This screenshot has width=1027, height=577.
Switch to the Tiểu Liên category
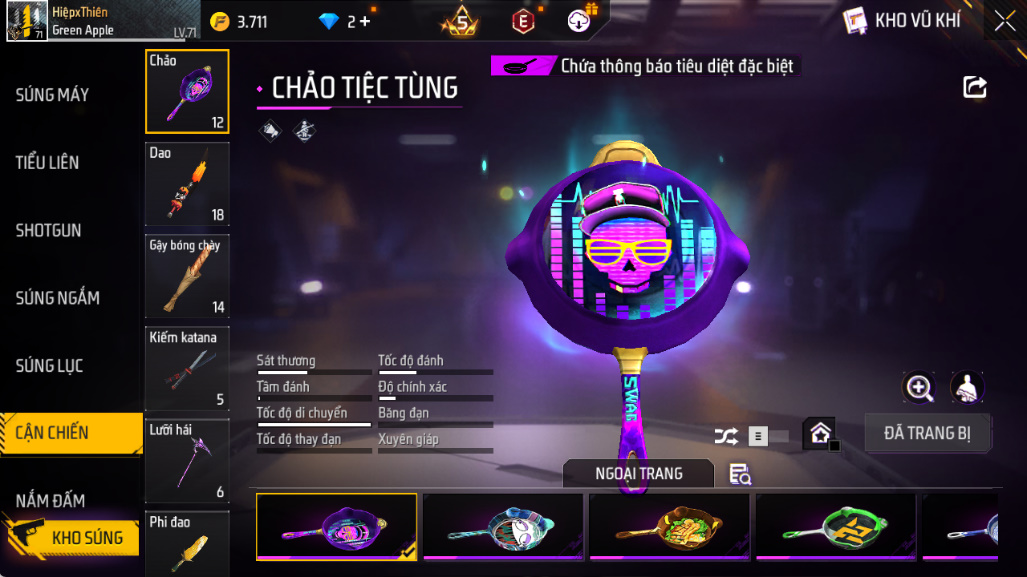click(x=47, y=162)
